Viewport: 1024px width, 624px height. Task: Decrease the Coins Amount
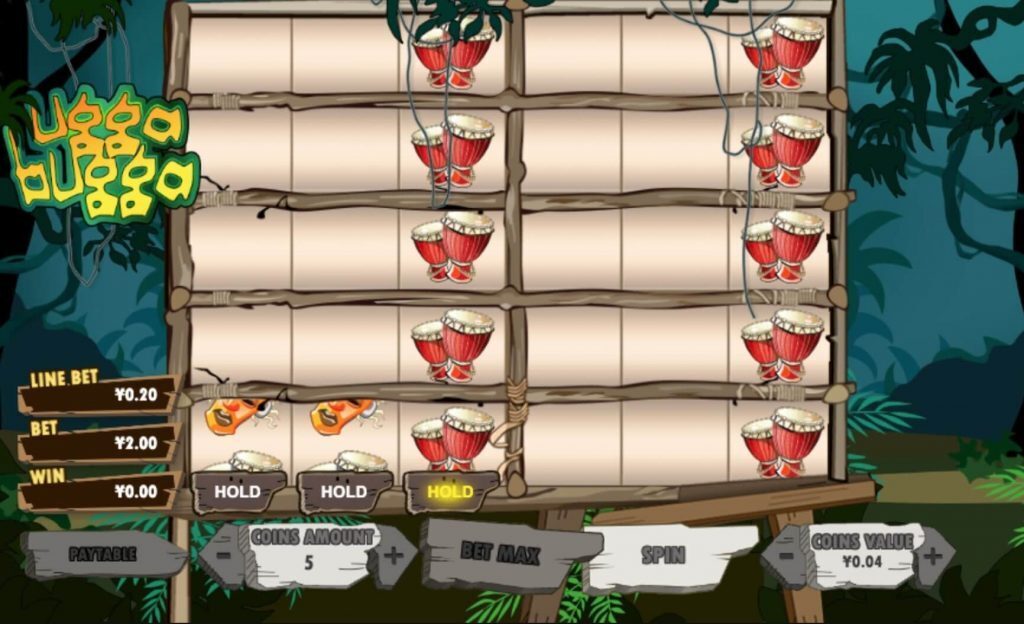(223, 555)
